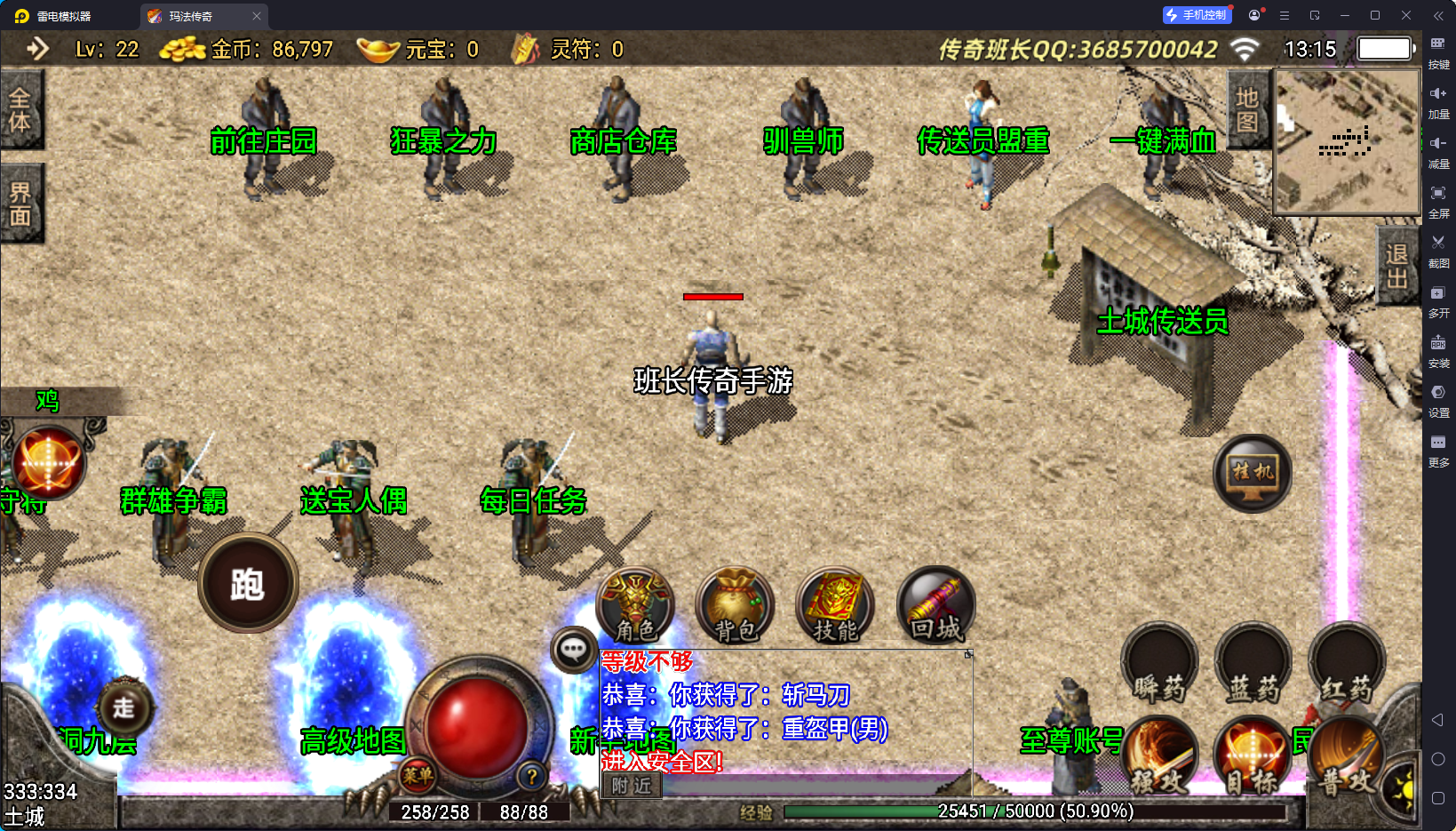Switch to 走 walk mode
This screenshot has width=1456, height=831.
click(x=123, y=707)
